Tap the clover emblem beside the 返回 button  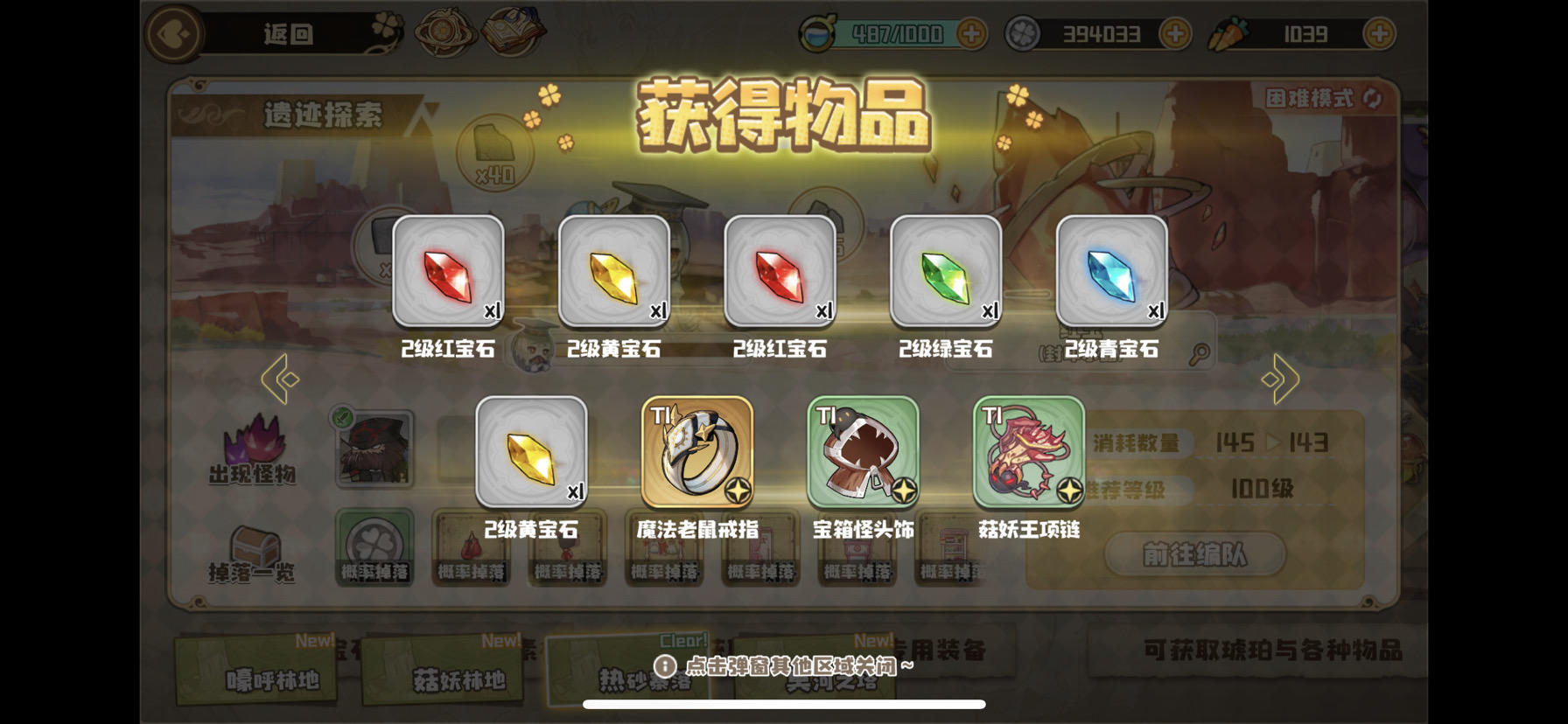[385, 24]
